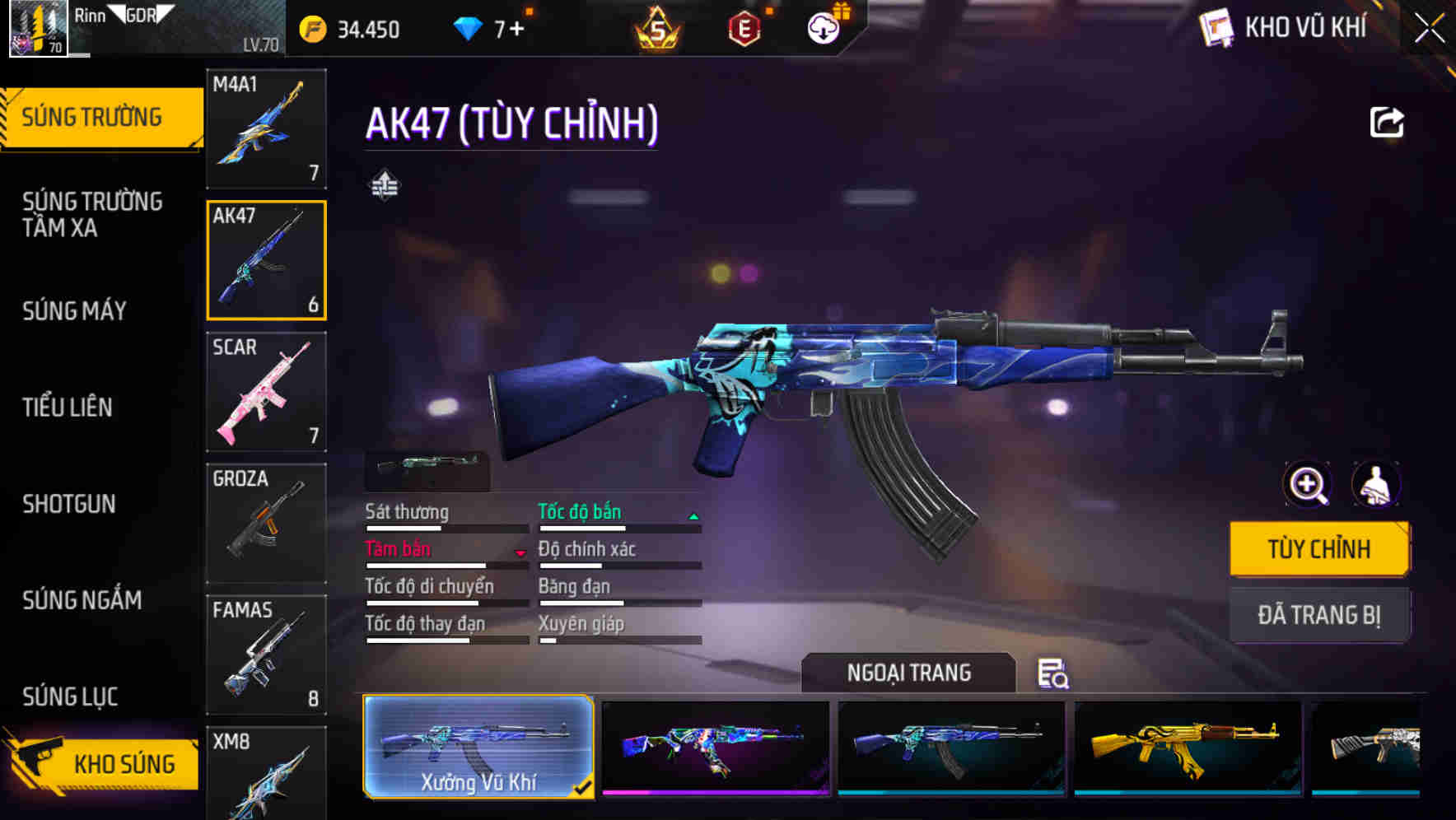Image resolution: width=1456 pixels, height=820 pixels.
Task: Switch to the SÚNG TRƯỜNG category
Action: tap(93, 116)
